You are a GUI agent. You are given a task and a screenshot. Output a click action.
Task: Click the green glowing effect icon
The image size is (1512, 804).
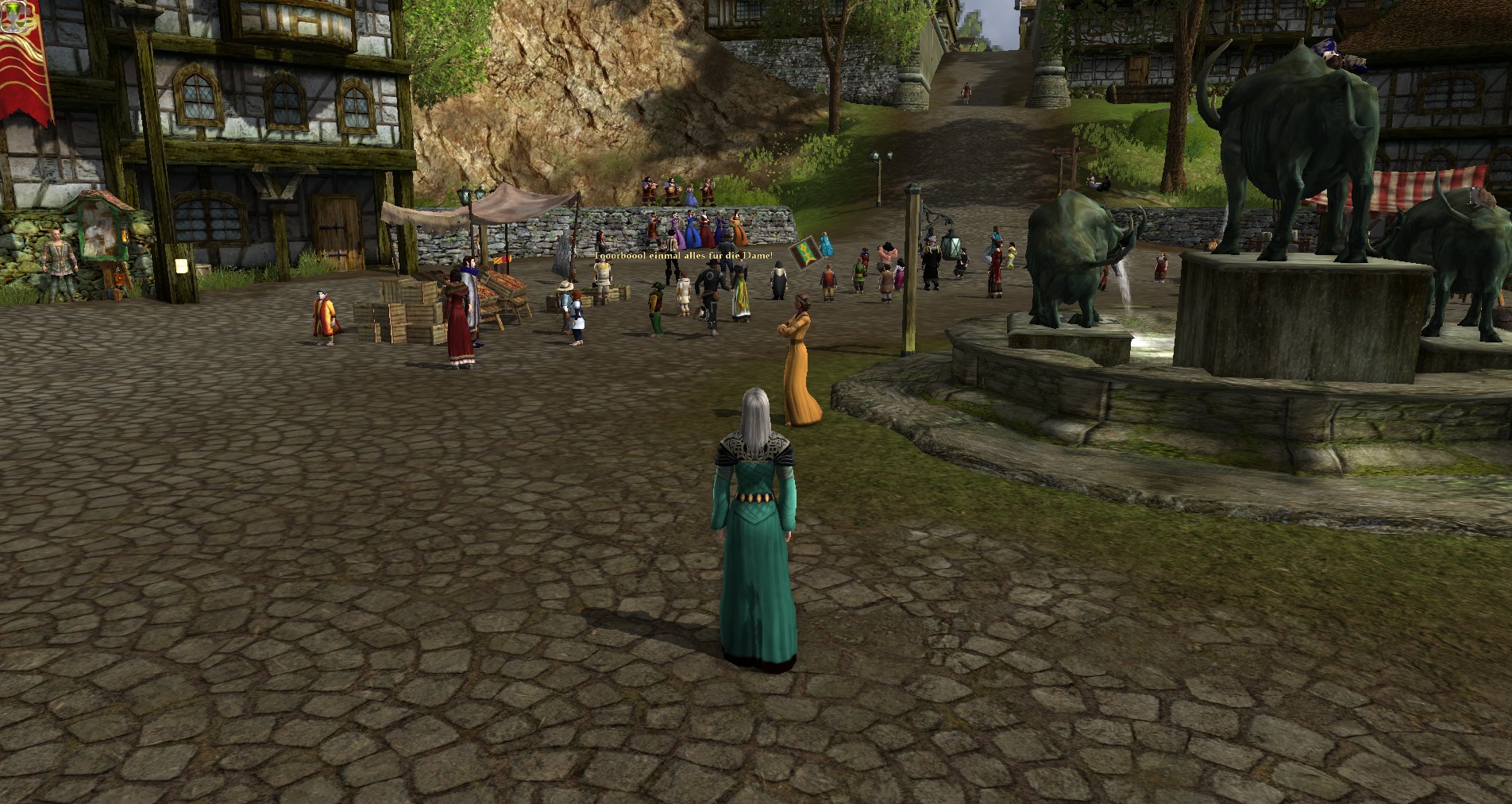13,17
